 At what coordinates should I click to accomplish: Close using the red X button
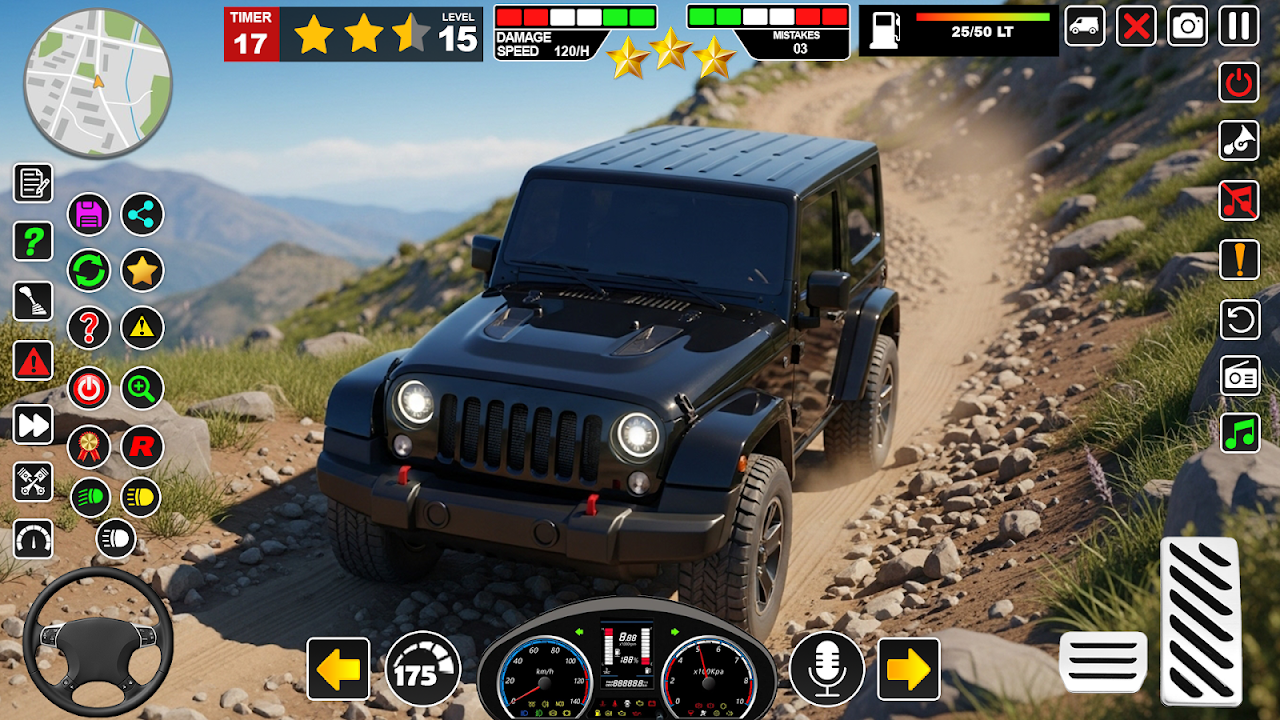click(x=1136, y=26)
